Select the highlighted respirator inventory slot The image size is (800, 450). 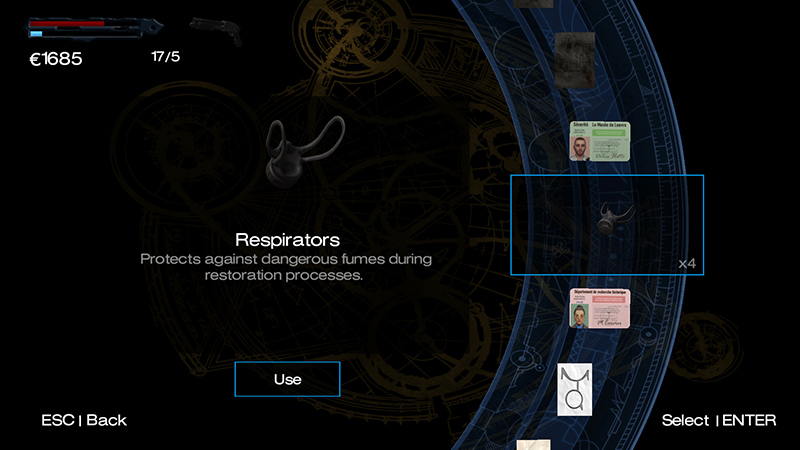coord(607,225)
